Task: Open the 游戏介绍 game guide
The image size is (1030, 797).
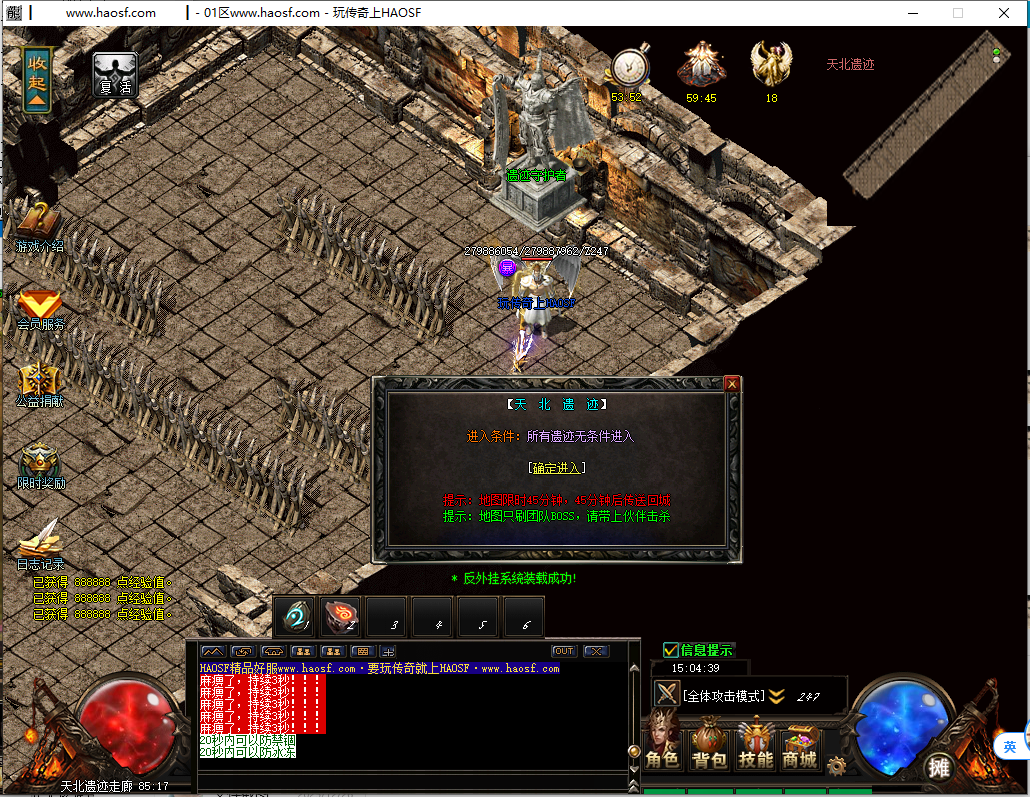Action: (x=39, y=227)
